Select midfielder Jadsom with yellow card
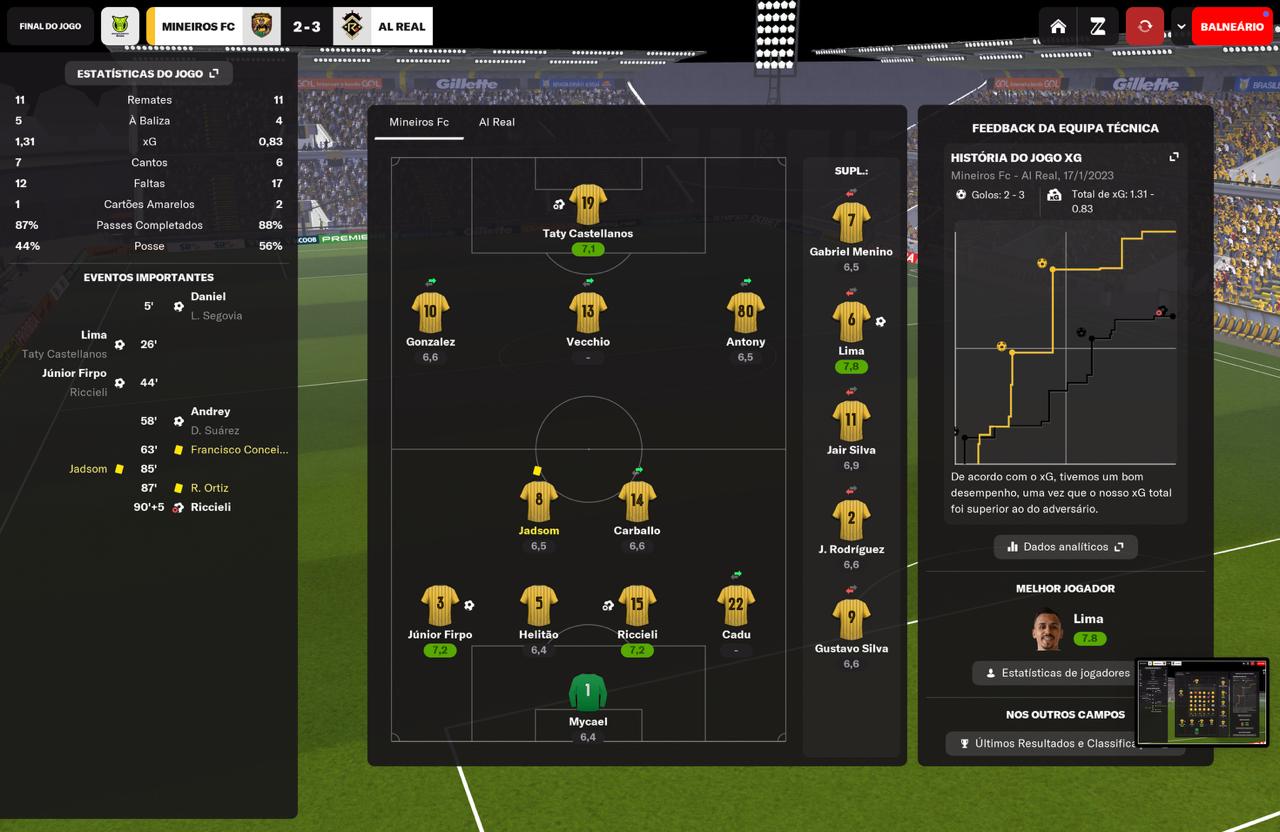The width and height of the screenshot is (1280, 832). [x=539, y=502]
